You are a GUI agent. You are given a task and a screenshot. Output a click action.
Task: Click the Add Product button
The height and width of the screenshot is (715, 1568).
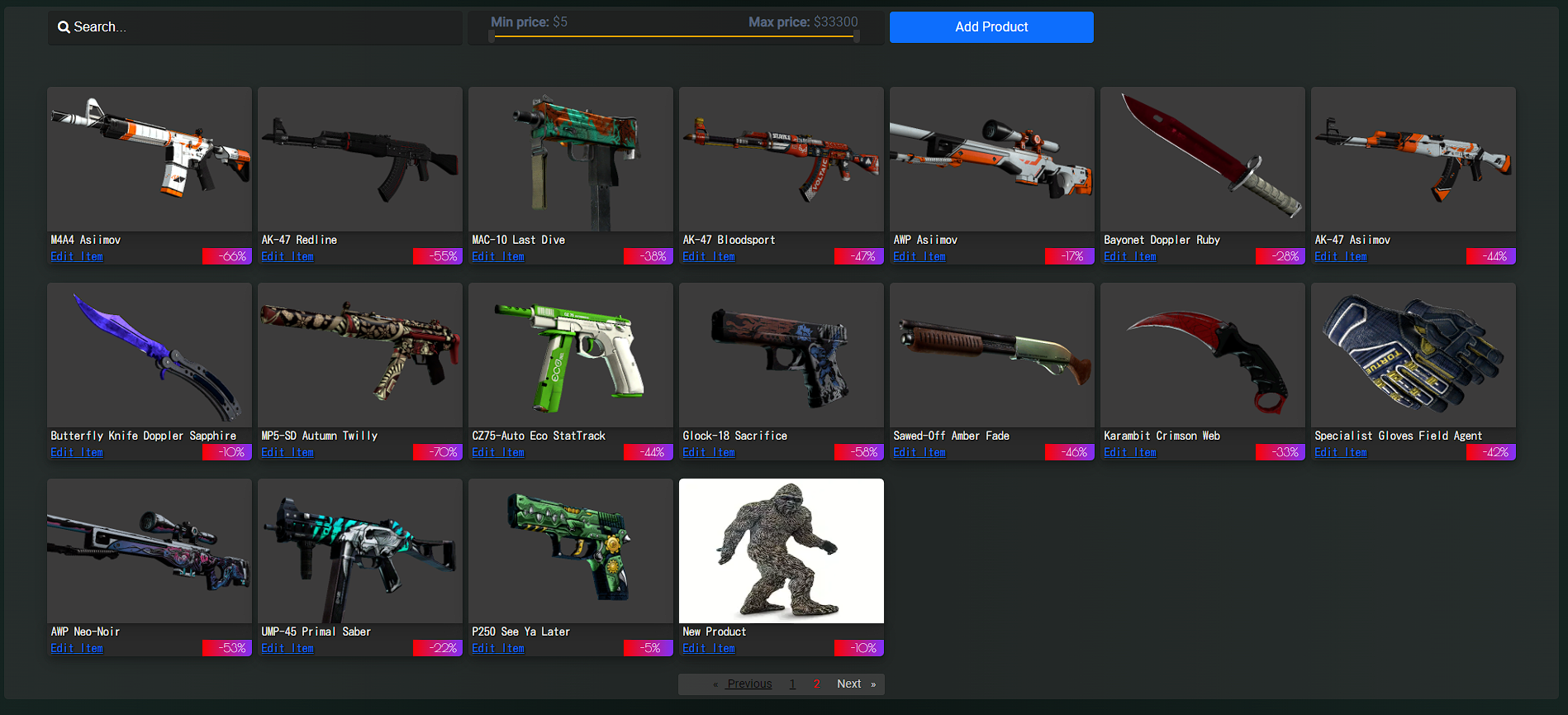[x=991, y=26]
